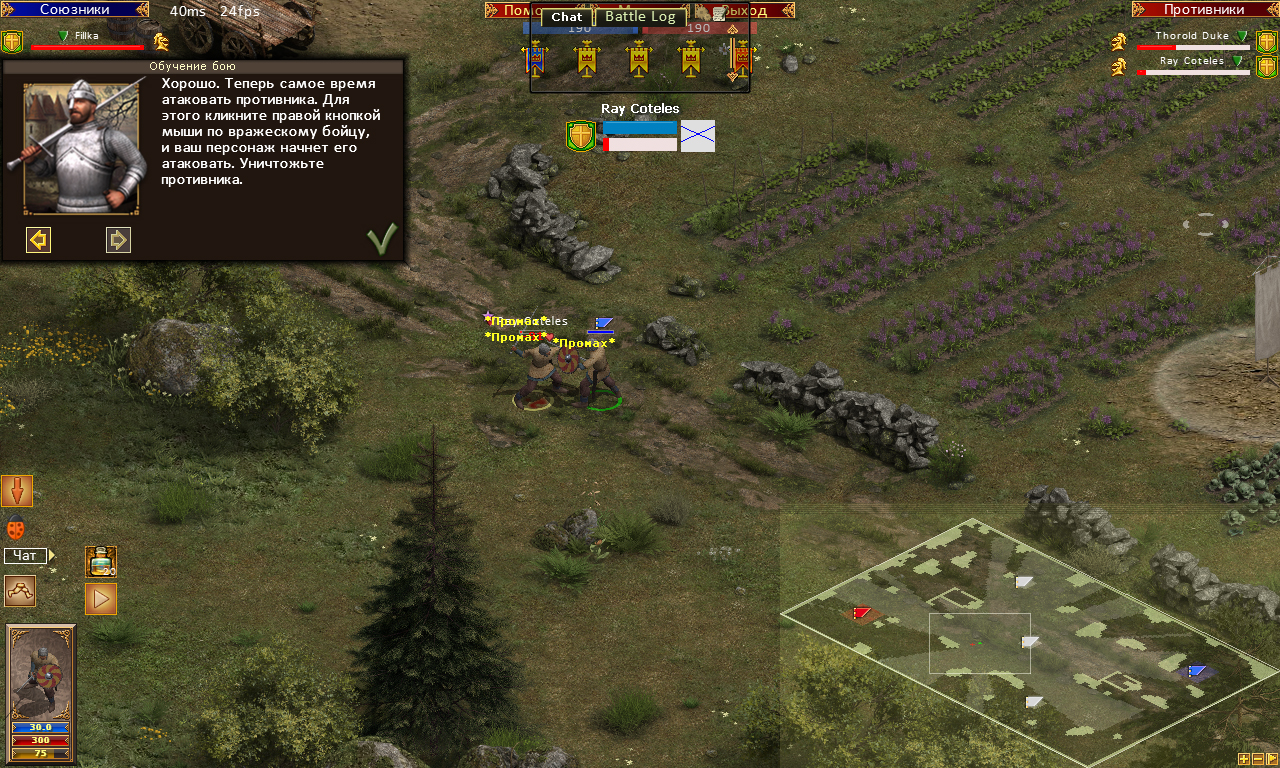The image size is (1280, 768).
Task: Open the Чат chat box
Action: pyautogui.click(x=26, y=556)
